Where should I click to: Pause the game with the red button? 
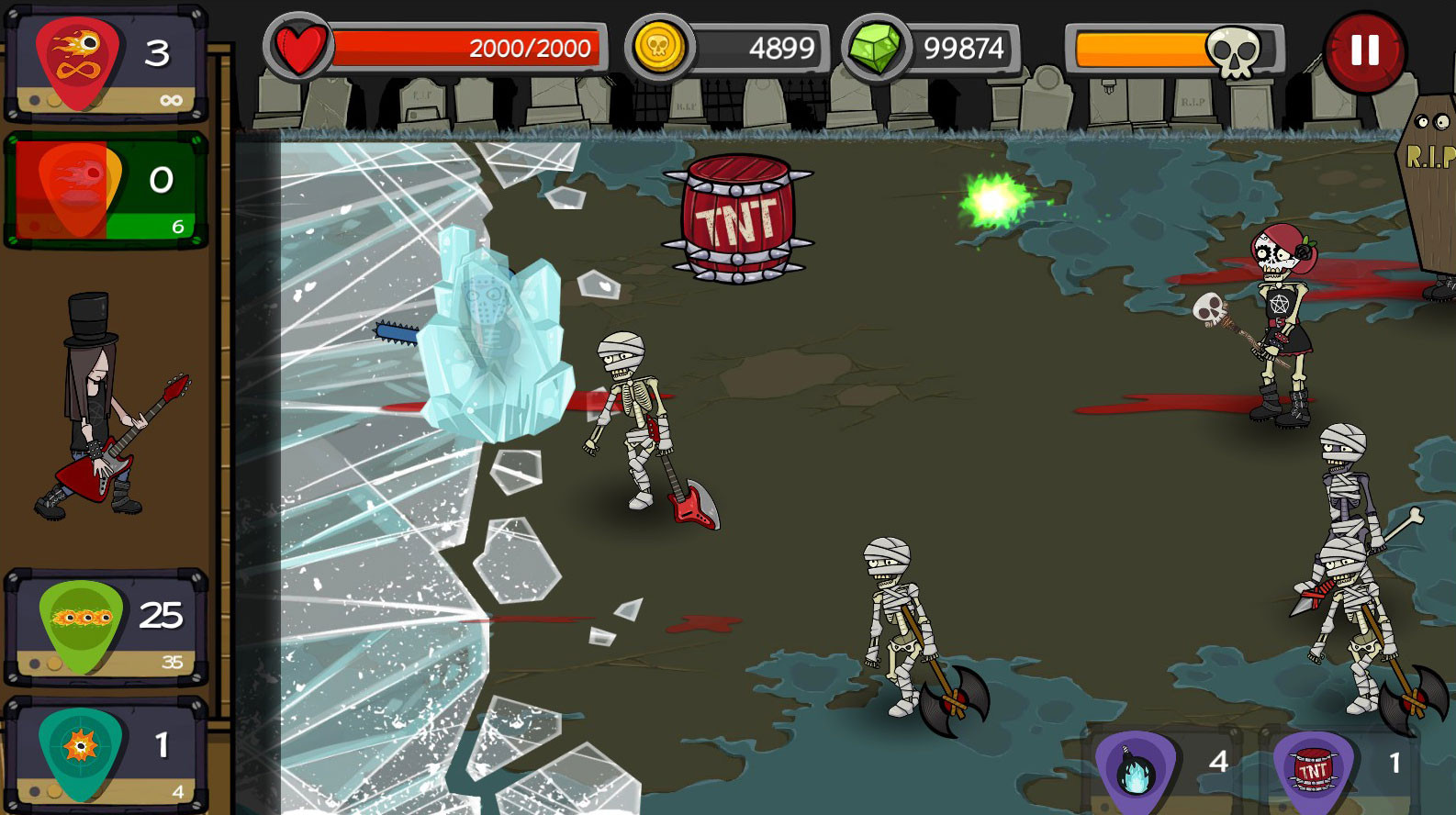click(1364, 51)
